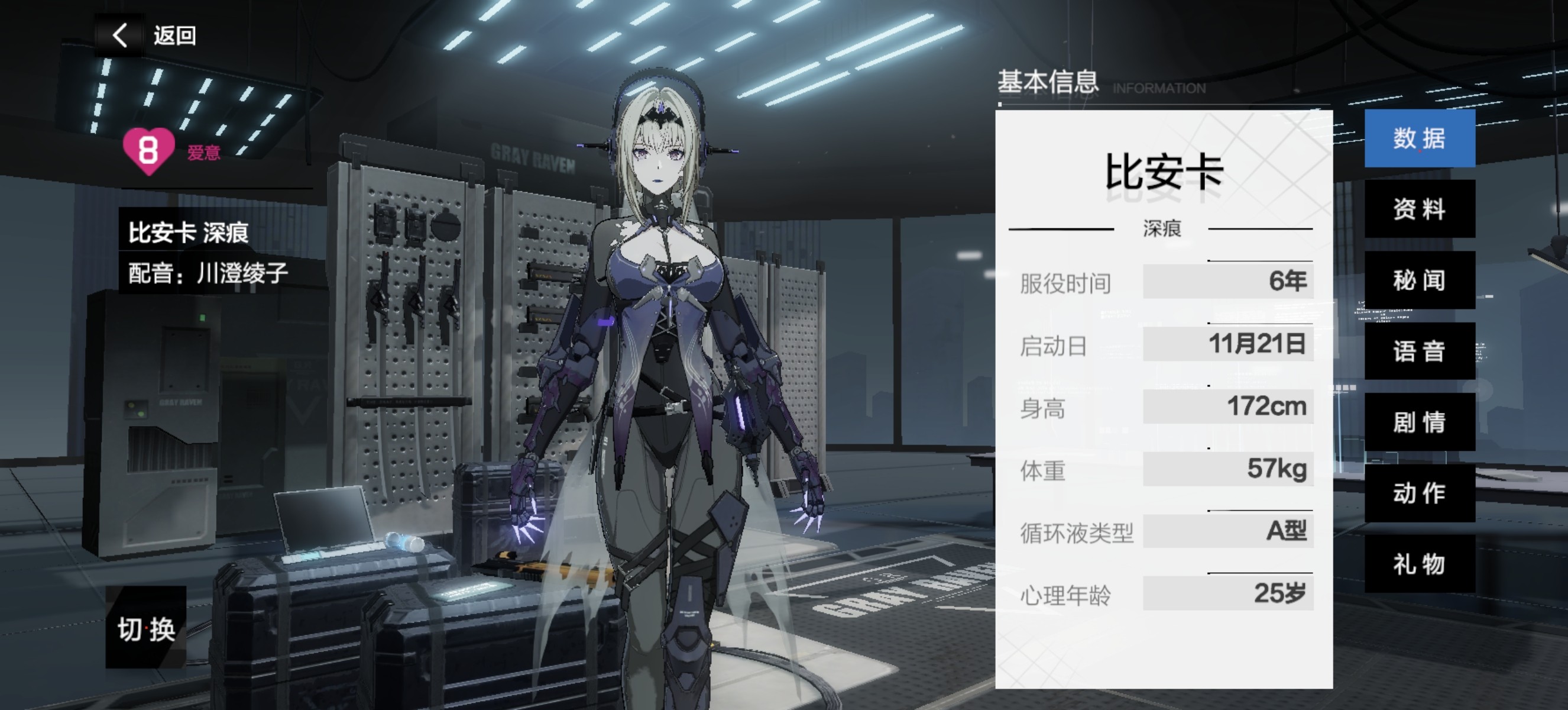Select 剧情 (Story) from sidebar
Screen dimensions: 1568x710
click(x=1420, y=423)
